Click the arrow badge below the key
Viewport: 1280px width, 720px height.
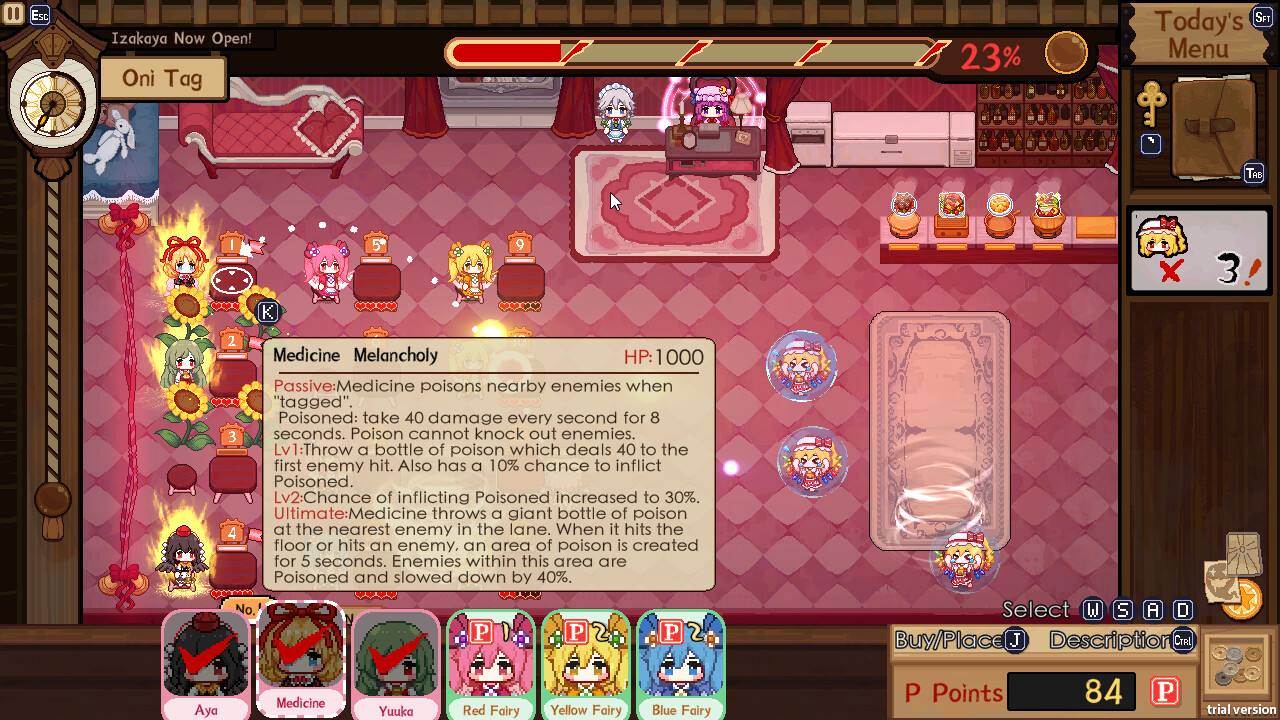(1152, 143)
